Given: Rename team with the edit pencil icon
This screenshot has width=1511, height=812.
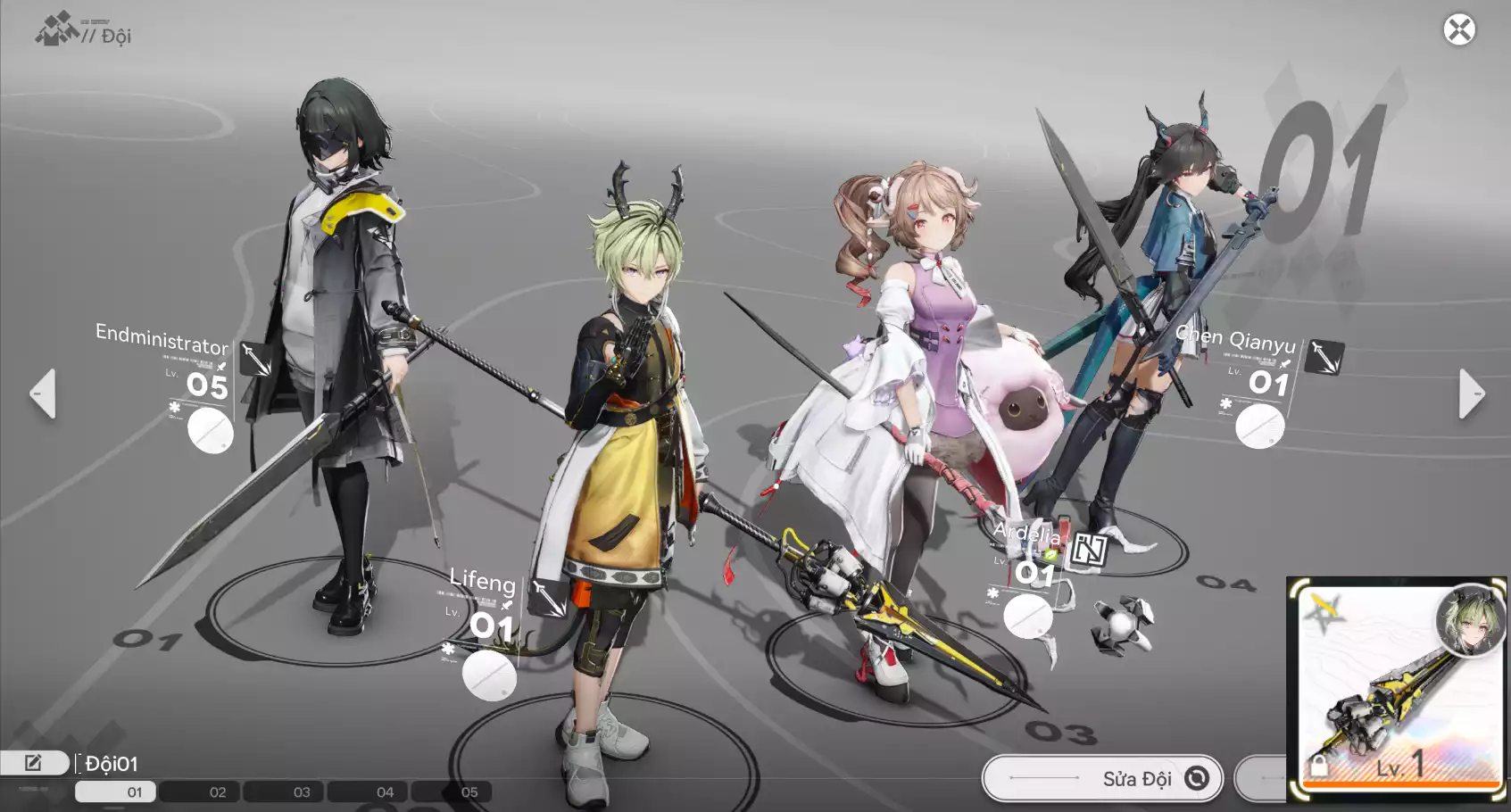Looking at the screenshot, I should (33, 763).
